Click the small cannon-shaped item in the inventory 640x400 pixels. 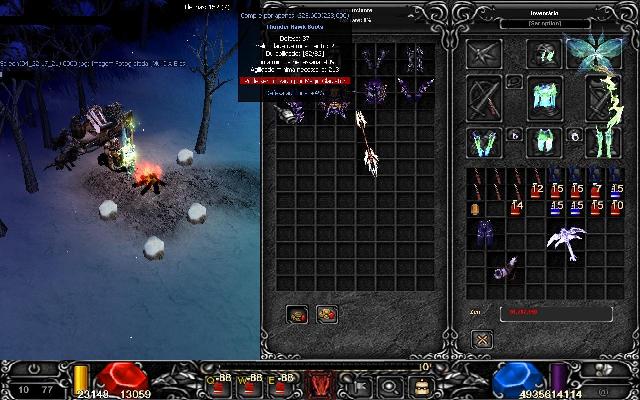coord(506,268)
